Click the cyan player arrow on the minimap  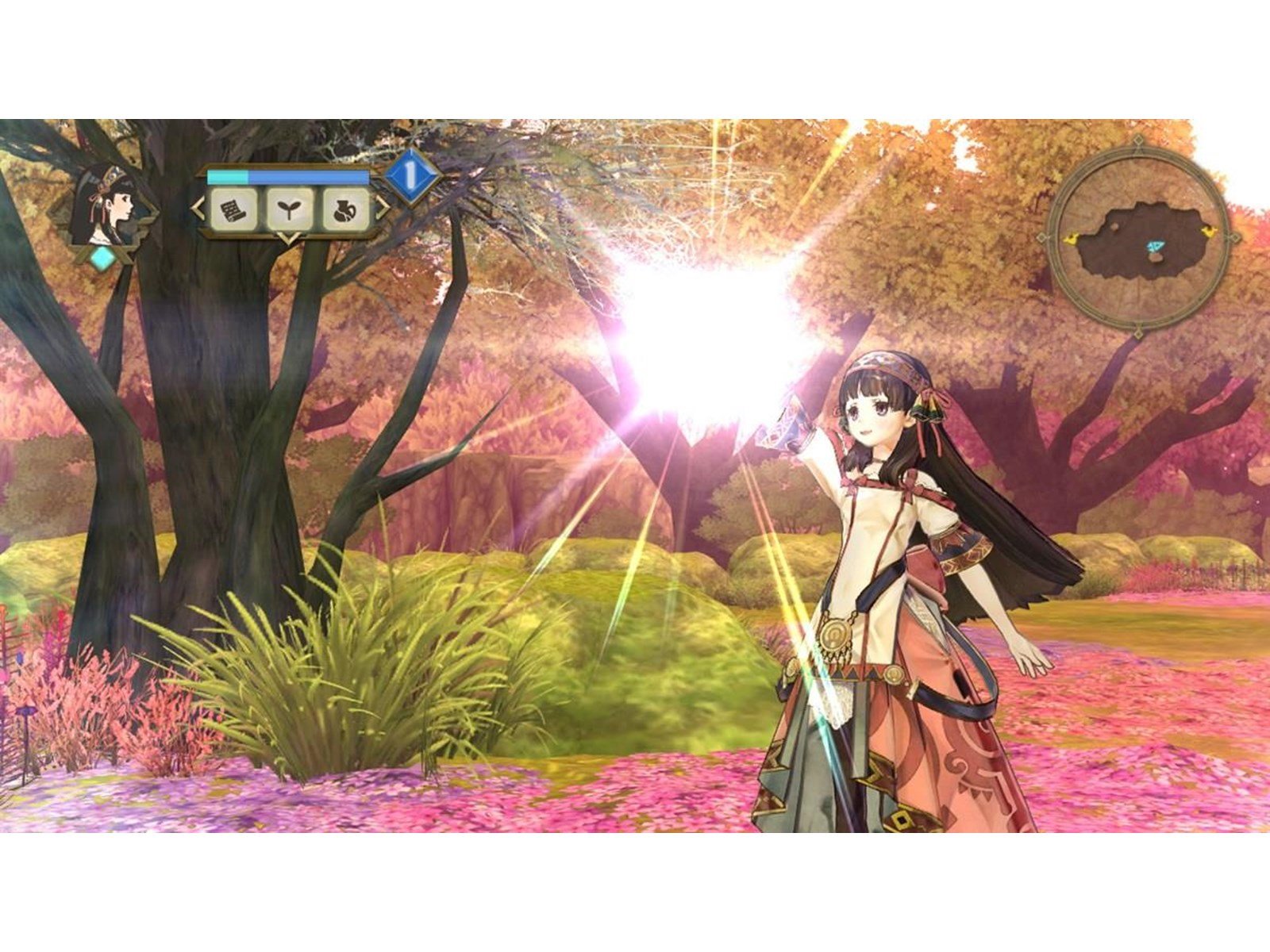pyautogui.click(x=1155, y=244)
